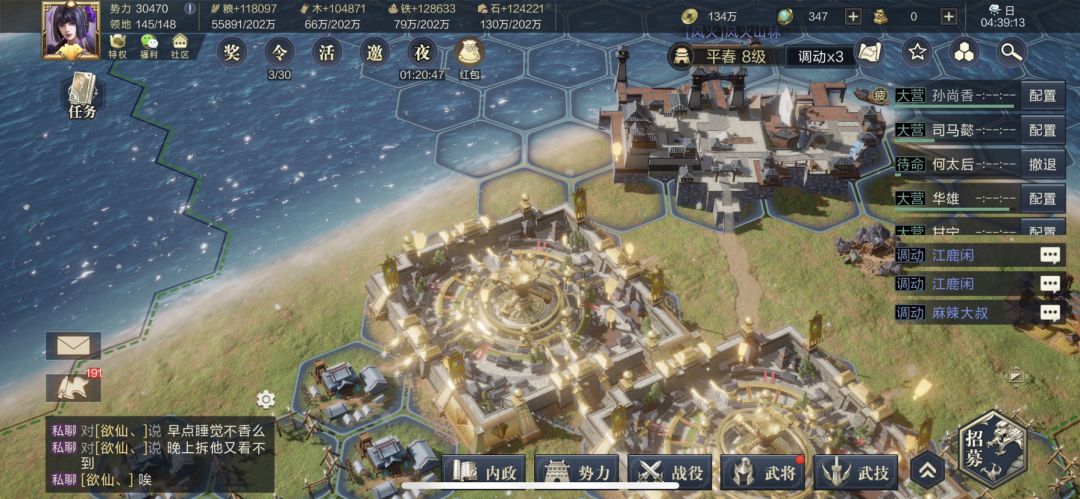The width and height of the screenshot is (1080, 499).
Task: Expand the bottom menu with the double-arrow button
Action: click(927, 471)
